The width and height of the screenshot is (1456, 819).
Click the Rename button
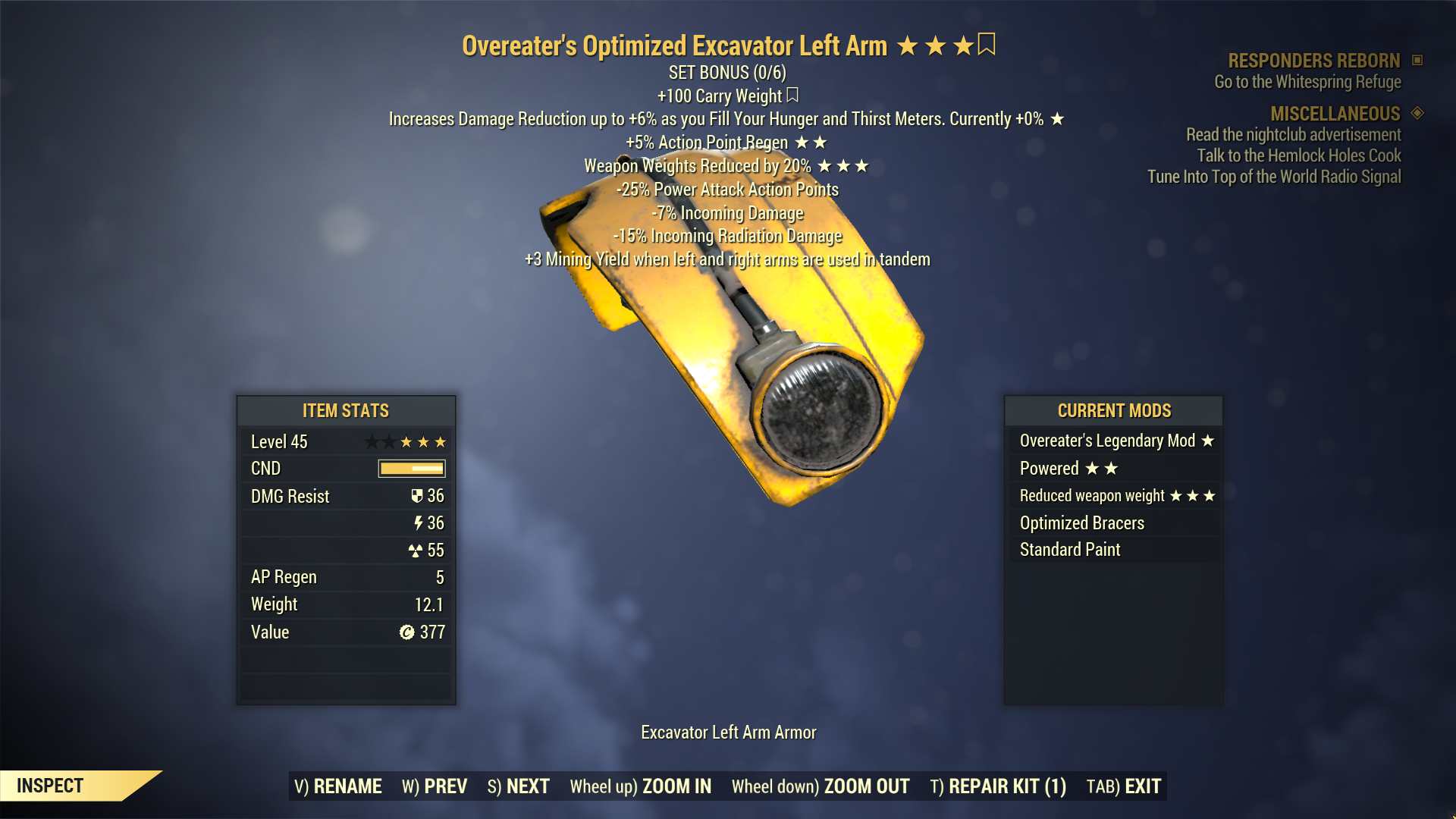(x=338, y=786)
